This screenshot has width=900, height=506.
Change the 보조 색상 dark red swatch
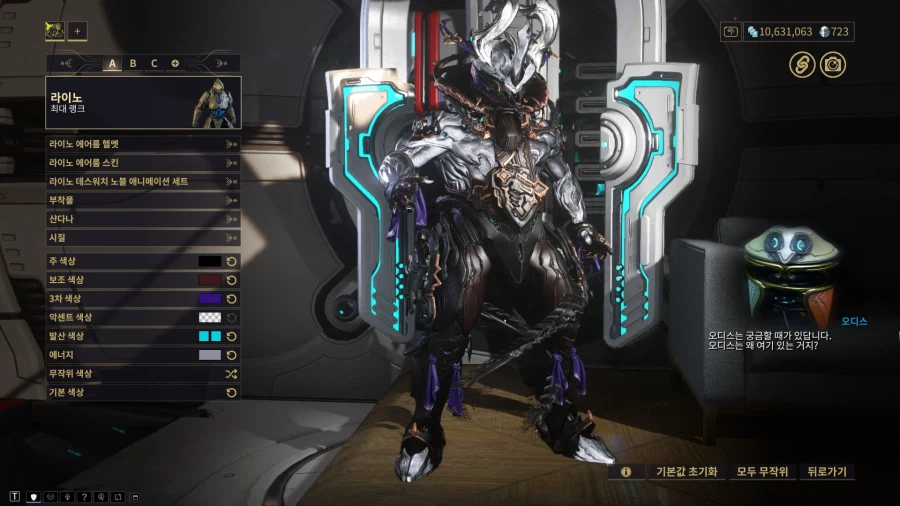209,280
